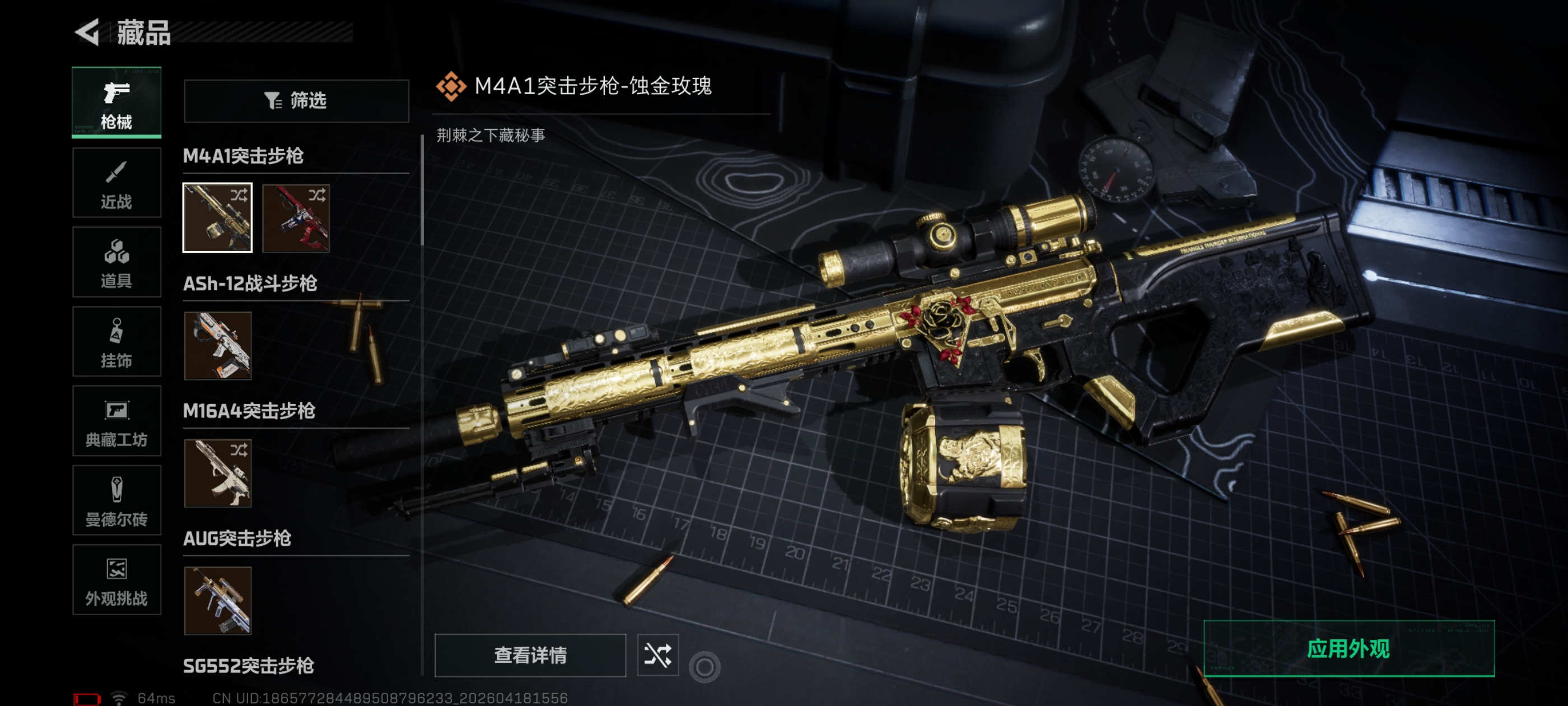Show the 挂饰 charms category
1568x706 pixels.
116,342
